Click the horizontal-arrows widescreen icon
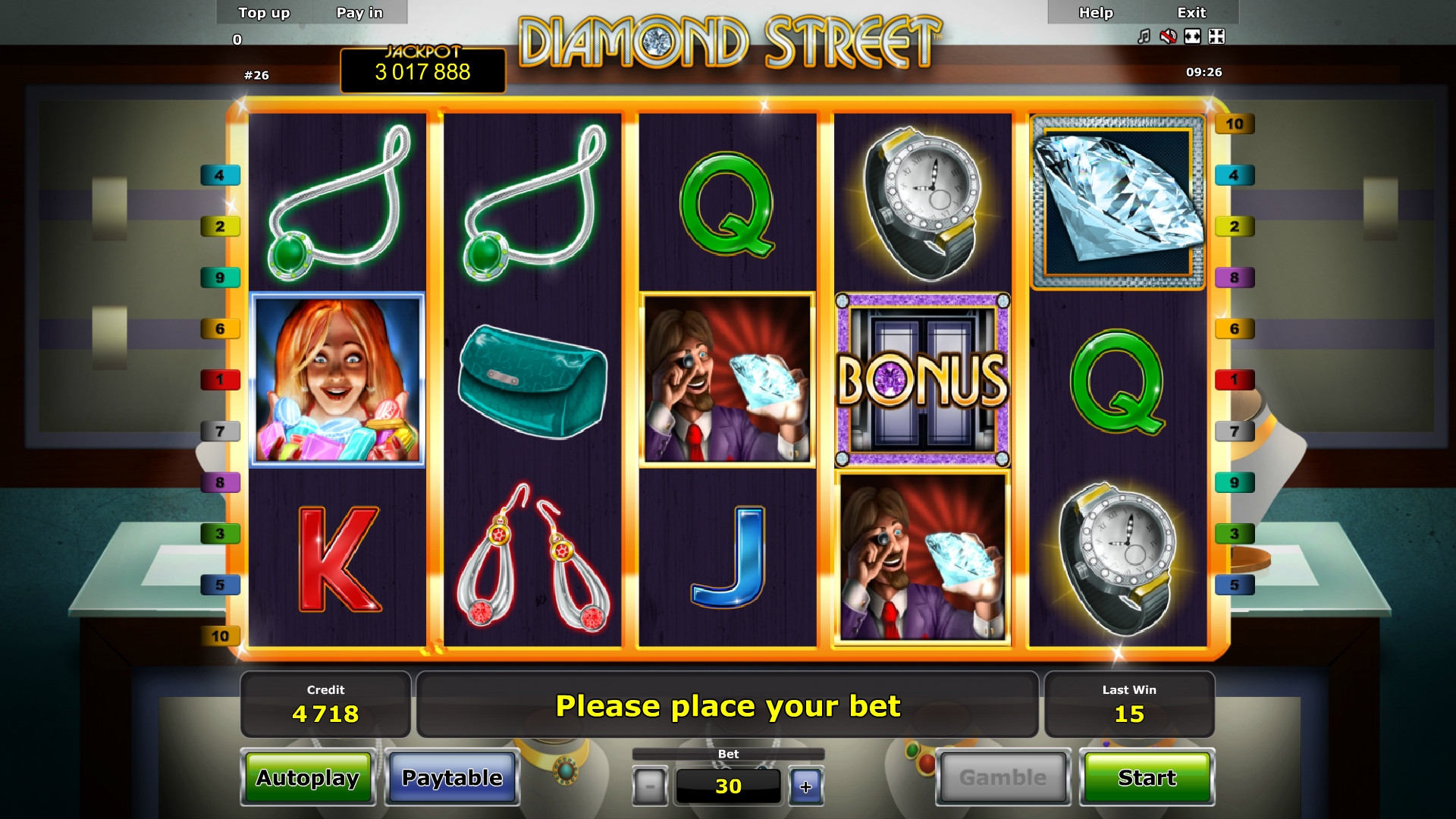 [1192, 36]
